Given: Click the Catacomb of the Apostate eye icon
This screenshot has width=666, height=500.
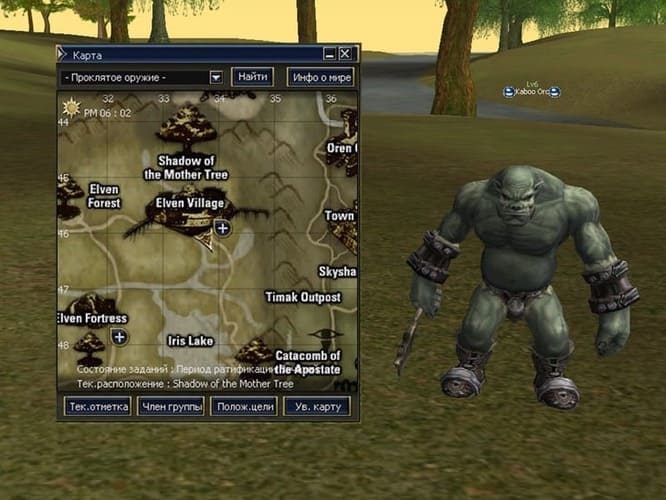Looking at the screenshot, I should click(322, 335).
